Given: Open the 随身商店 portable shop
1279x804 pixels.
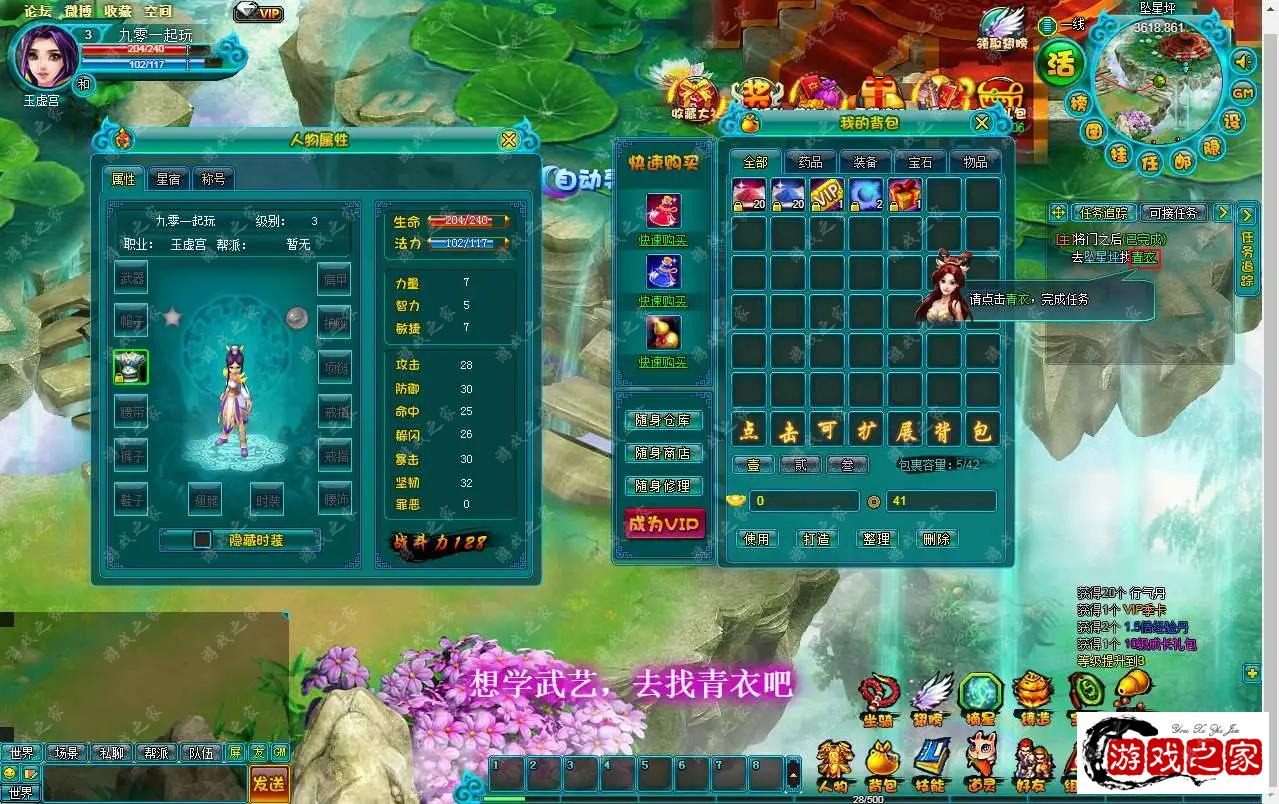Looking at the screenshot, I should (663, 453).
